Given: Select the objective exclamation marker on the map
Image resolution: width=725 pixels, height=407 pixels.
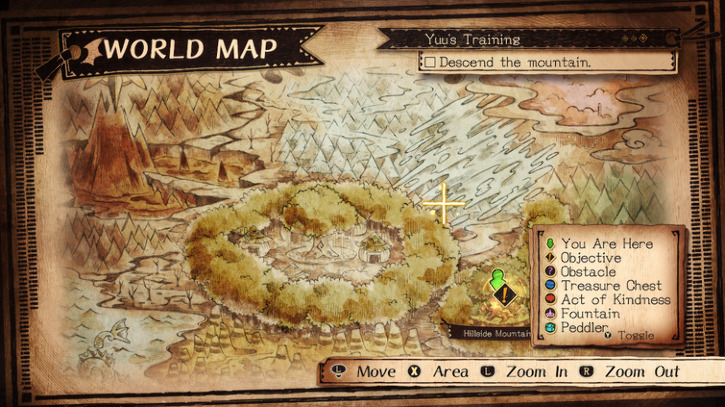Looking at the screenshot, I should coord(506,296).
